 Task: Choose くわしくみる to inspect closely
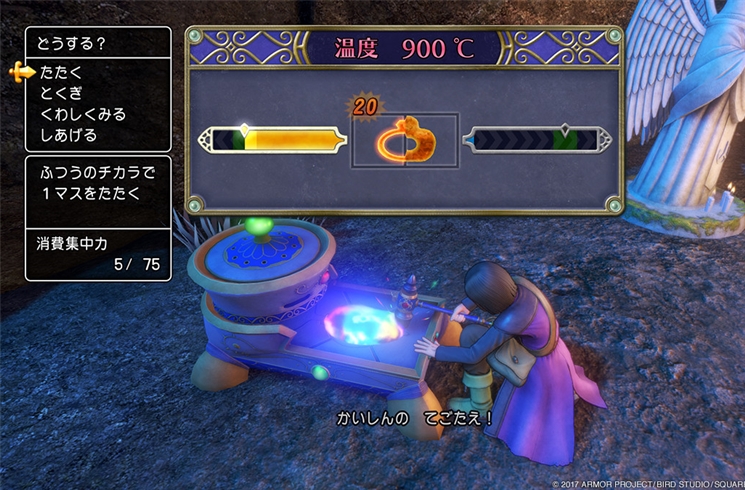click(83, 114)
